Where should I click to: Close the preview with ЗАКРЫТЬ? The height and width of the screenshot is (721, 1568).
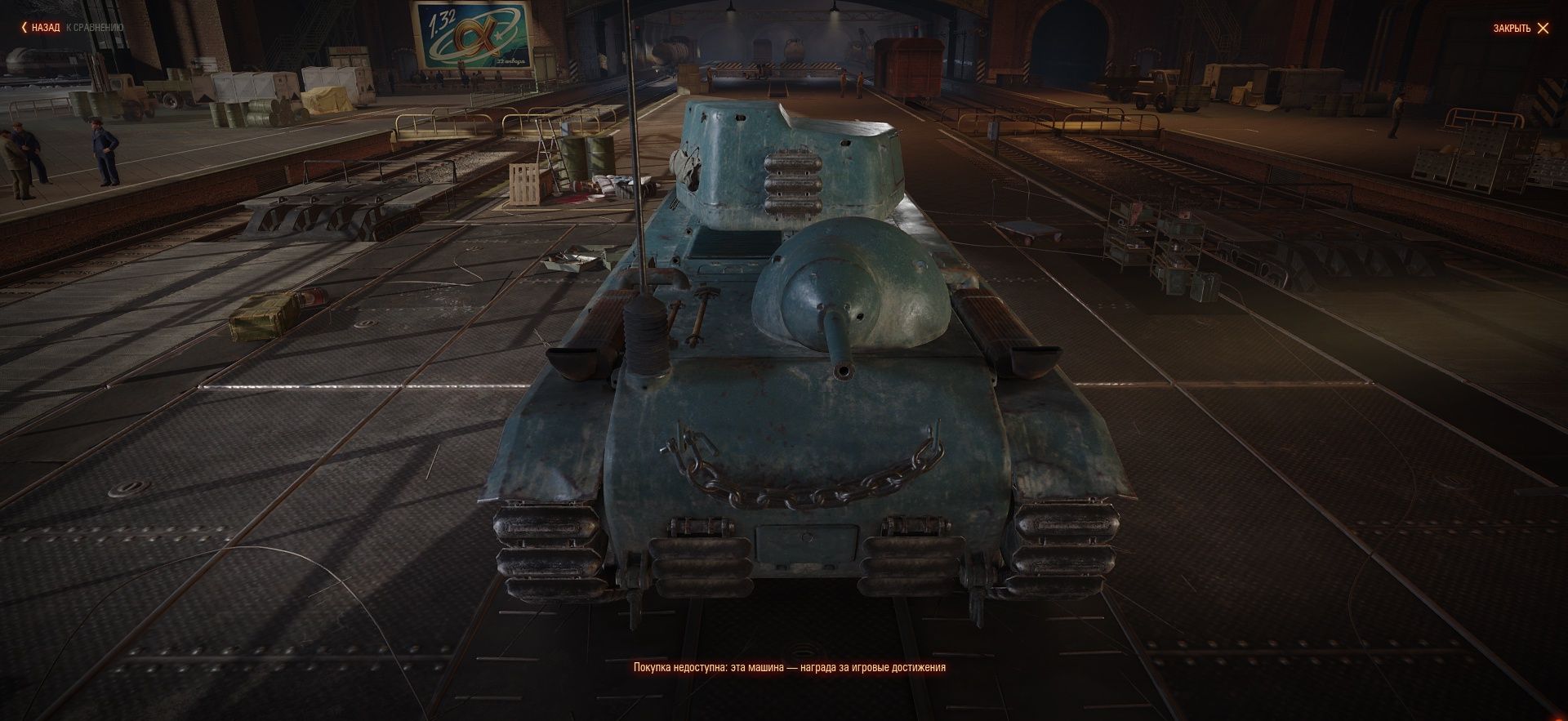pos(1520,29)
